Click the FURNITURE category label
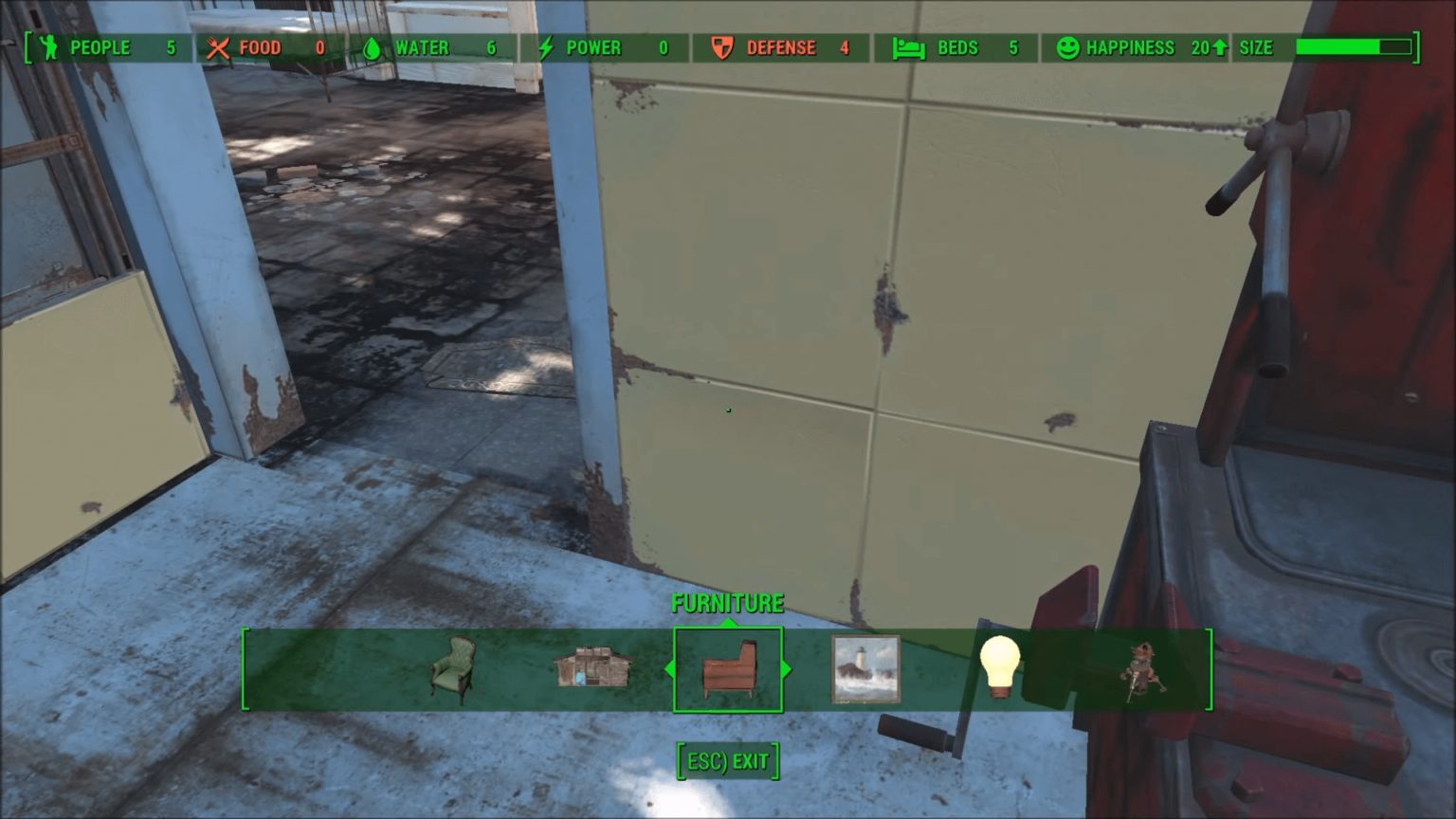The width and height of the screenshot is (1456, 819). pos(728,604)
